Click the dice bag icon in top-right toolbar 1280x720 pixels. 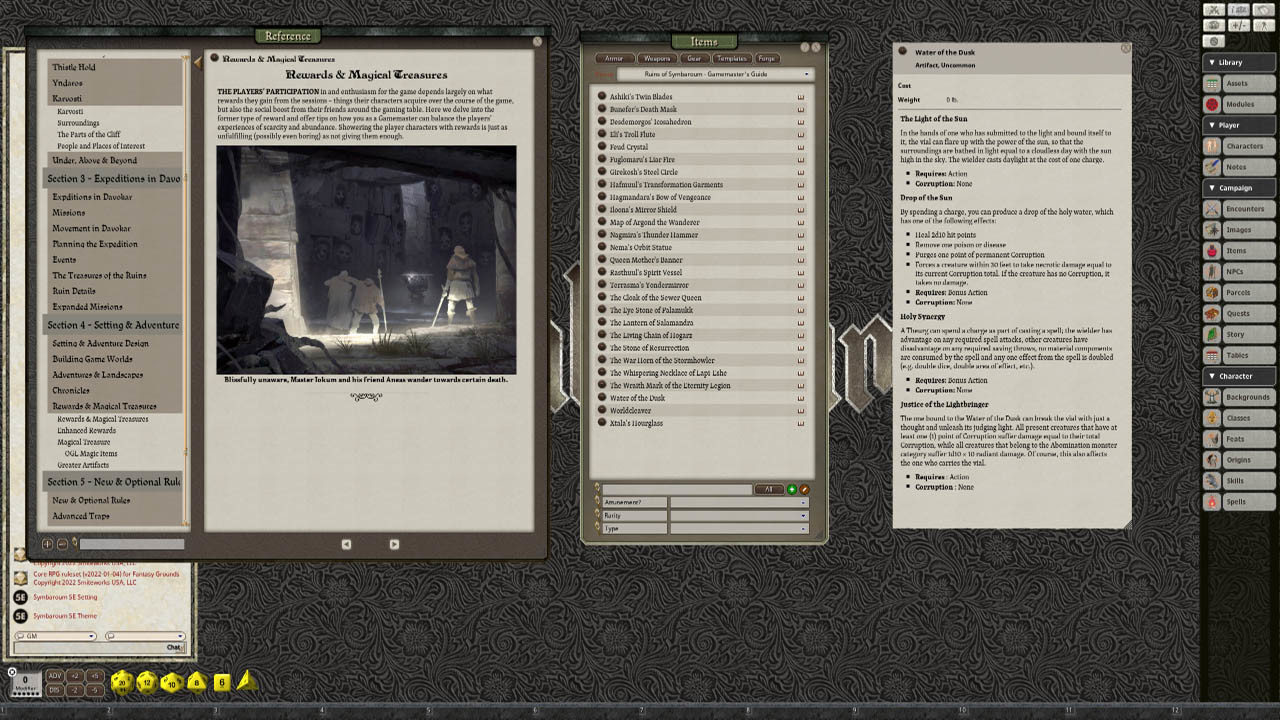(x=1214, y=26)
